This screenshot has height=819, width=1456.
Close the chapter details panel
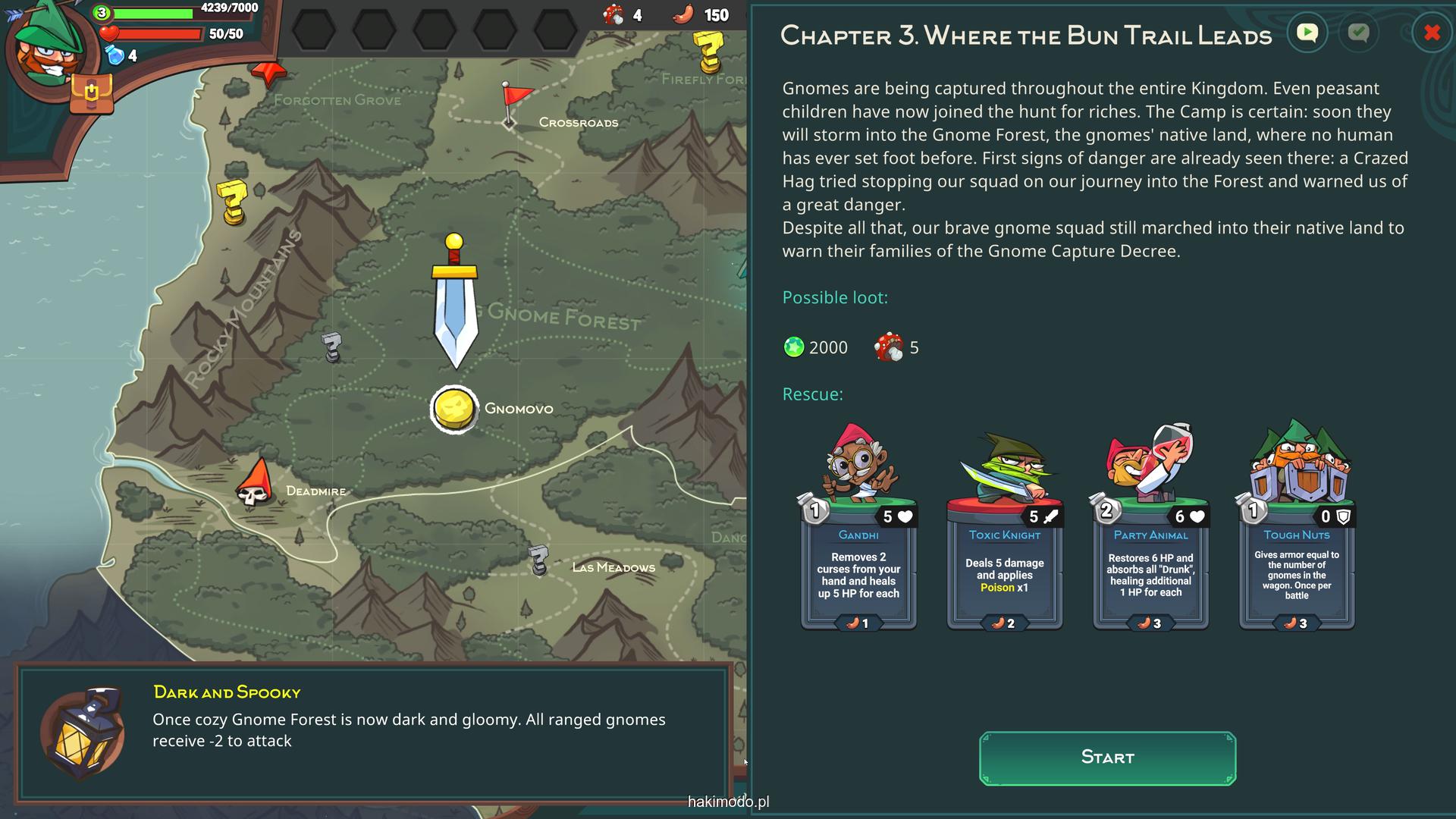click(1432, 33)
